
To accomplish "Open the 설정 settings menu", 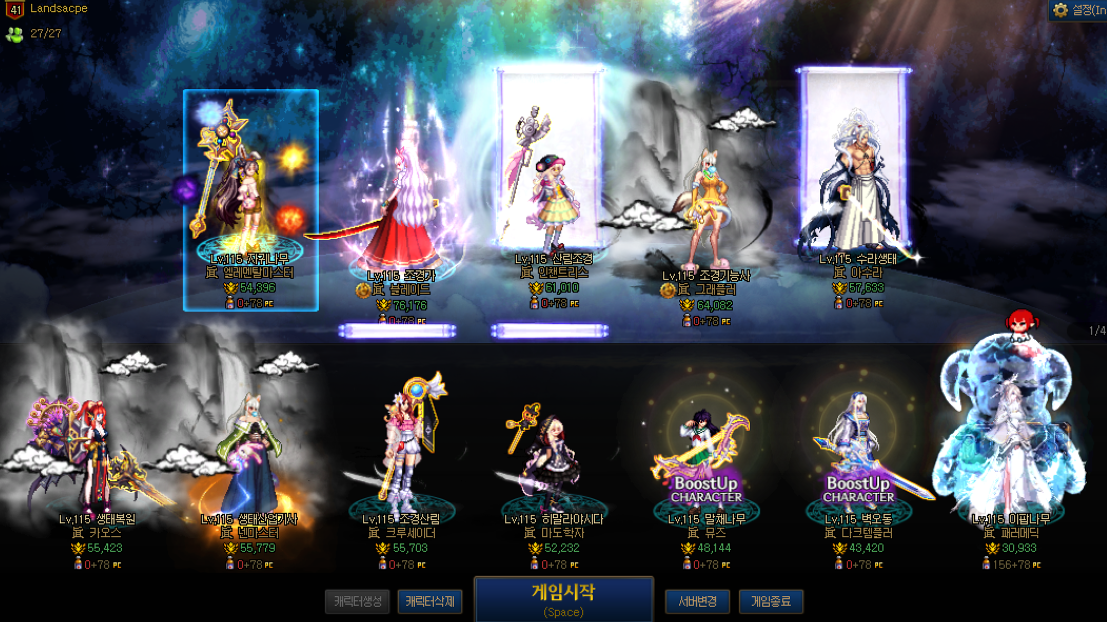I will tap(1078, 10).
